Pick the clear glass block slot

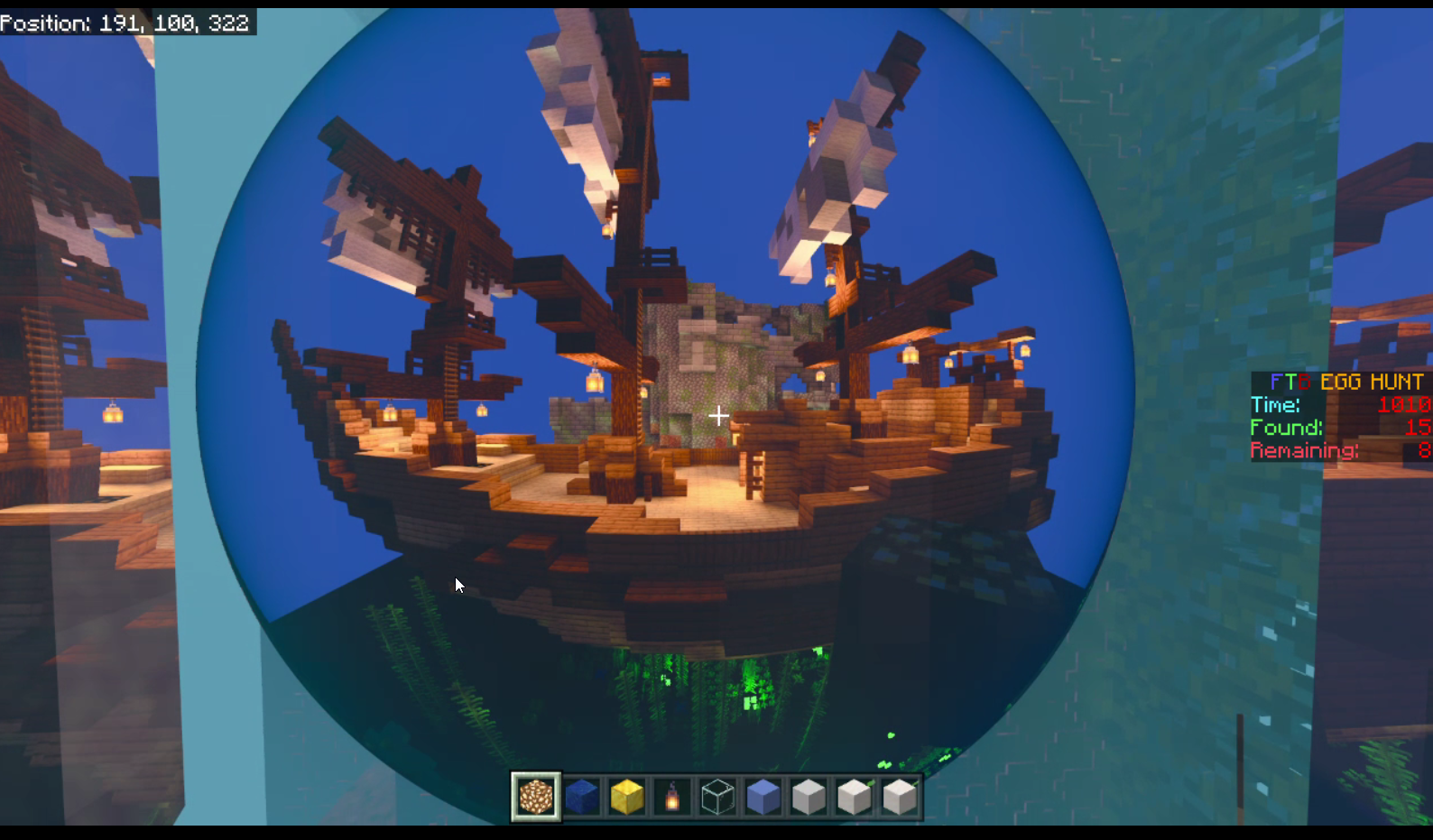tap(718, 797)
